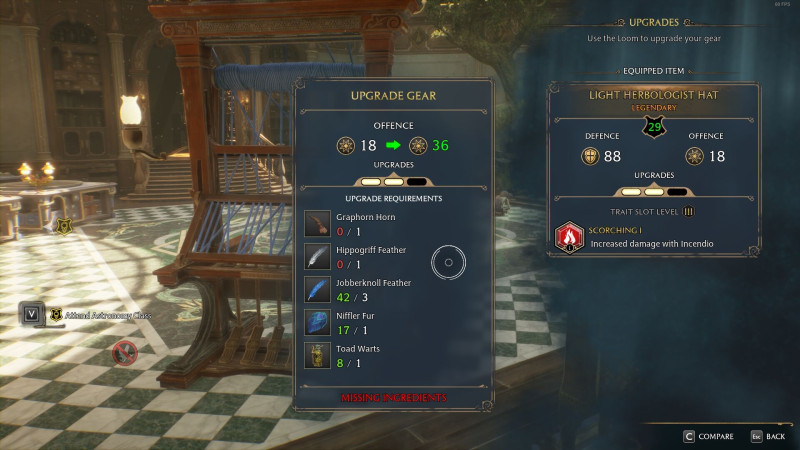Select the Light Herbologist Hat title
Viewport: 800px width, 450px height.
point(654,94)
